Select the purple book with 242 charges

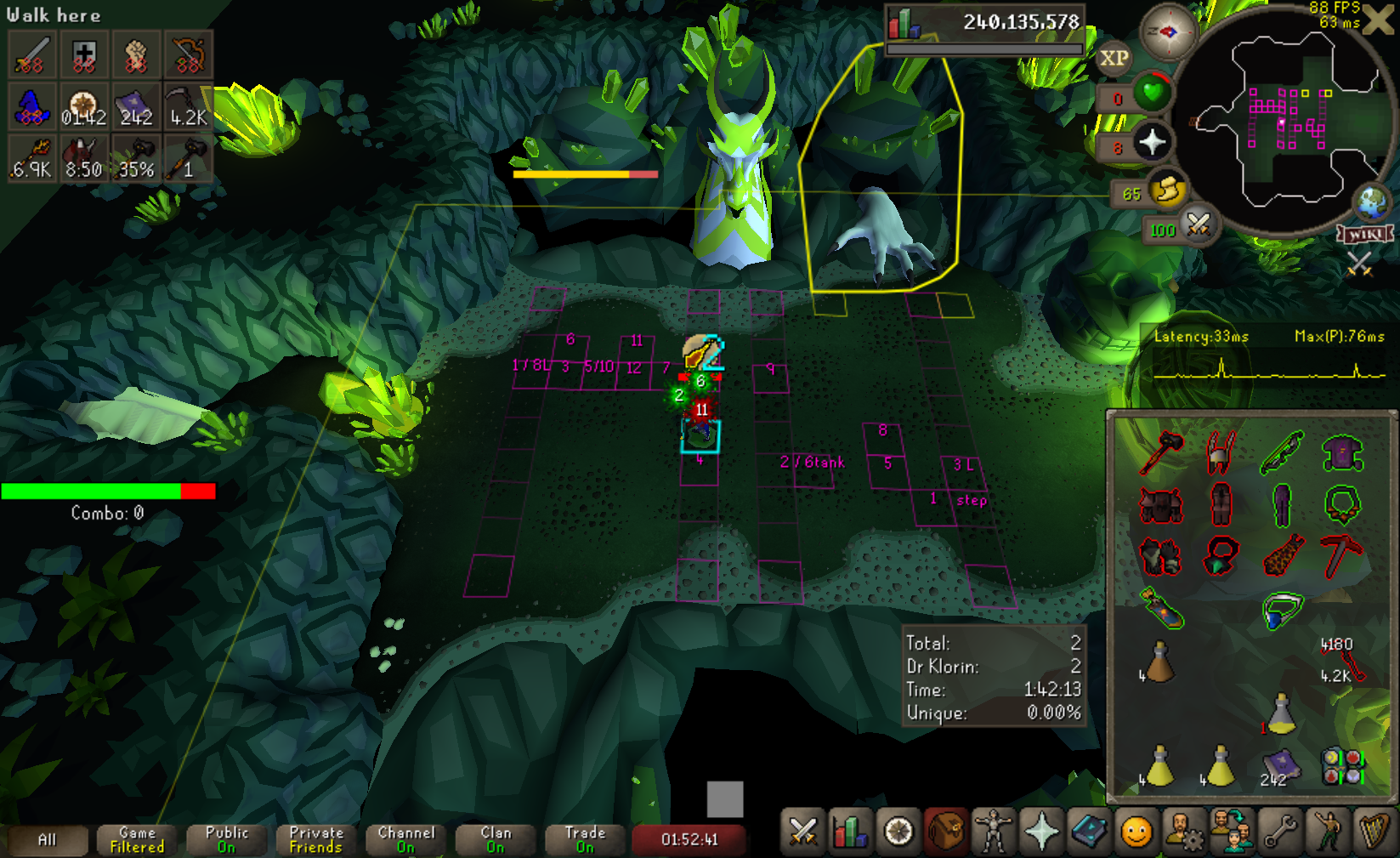(x=1281, y=766)
